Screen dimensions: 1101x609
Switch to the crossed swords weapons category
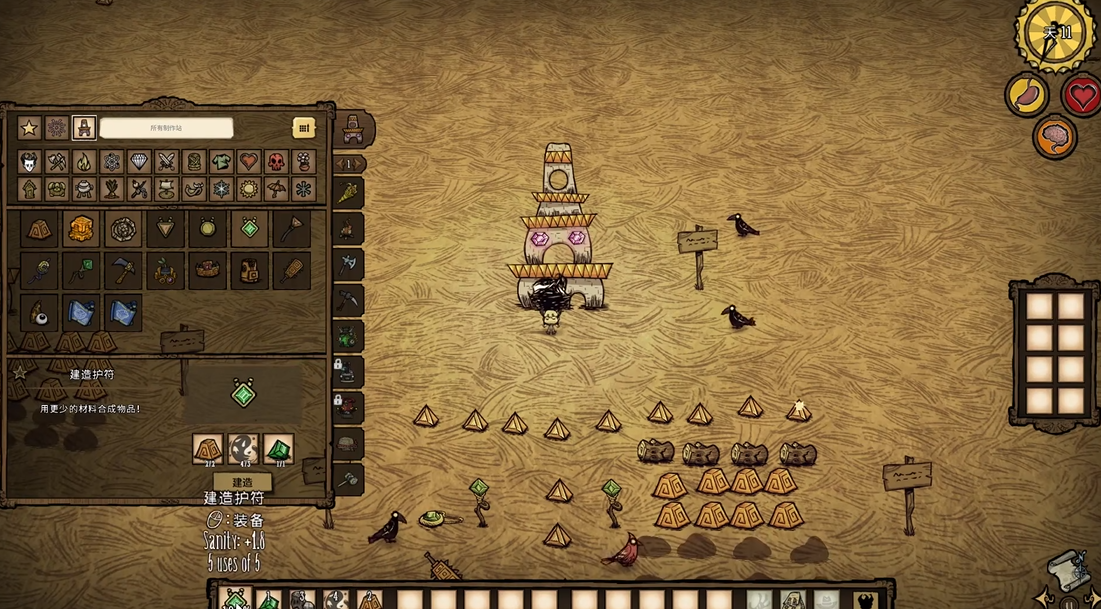pyautogui.click(x=166, y=162)
